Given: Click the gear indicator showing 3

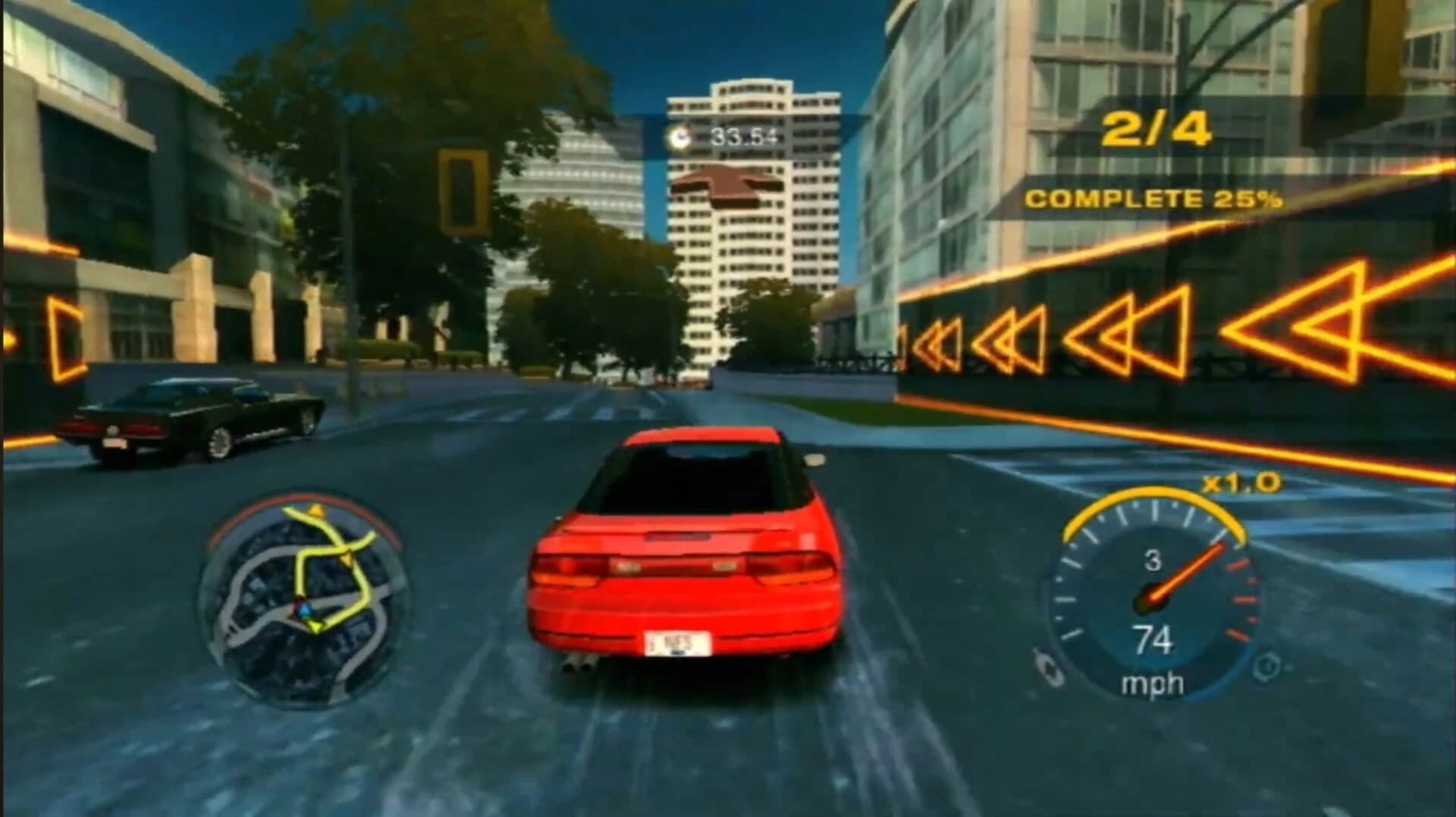Looking at the screenshot, I should click(1155, 558).
